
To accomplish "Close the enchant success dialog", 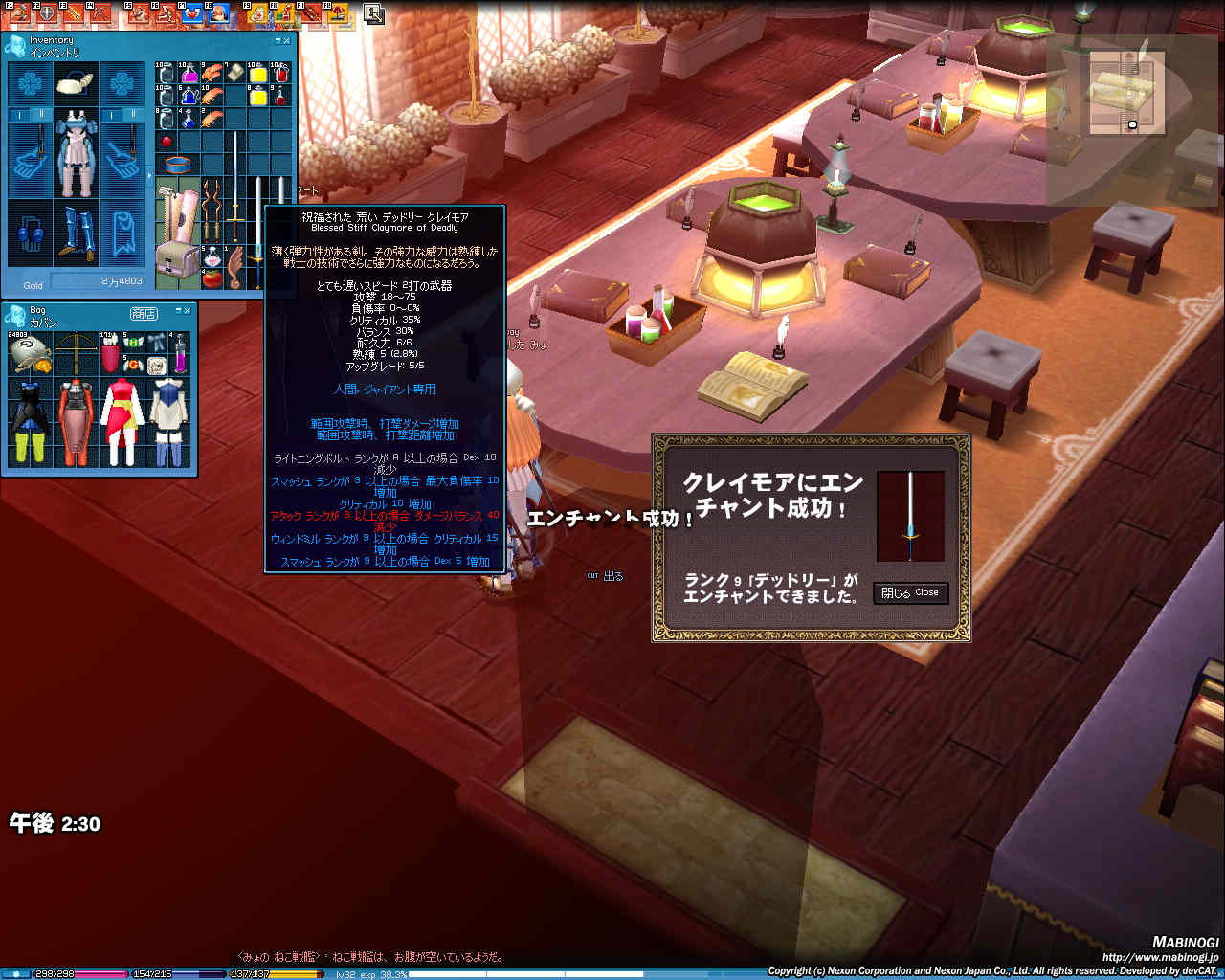I will pos(910,593).
